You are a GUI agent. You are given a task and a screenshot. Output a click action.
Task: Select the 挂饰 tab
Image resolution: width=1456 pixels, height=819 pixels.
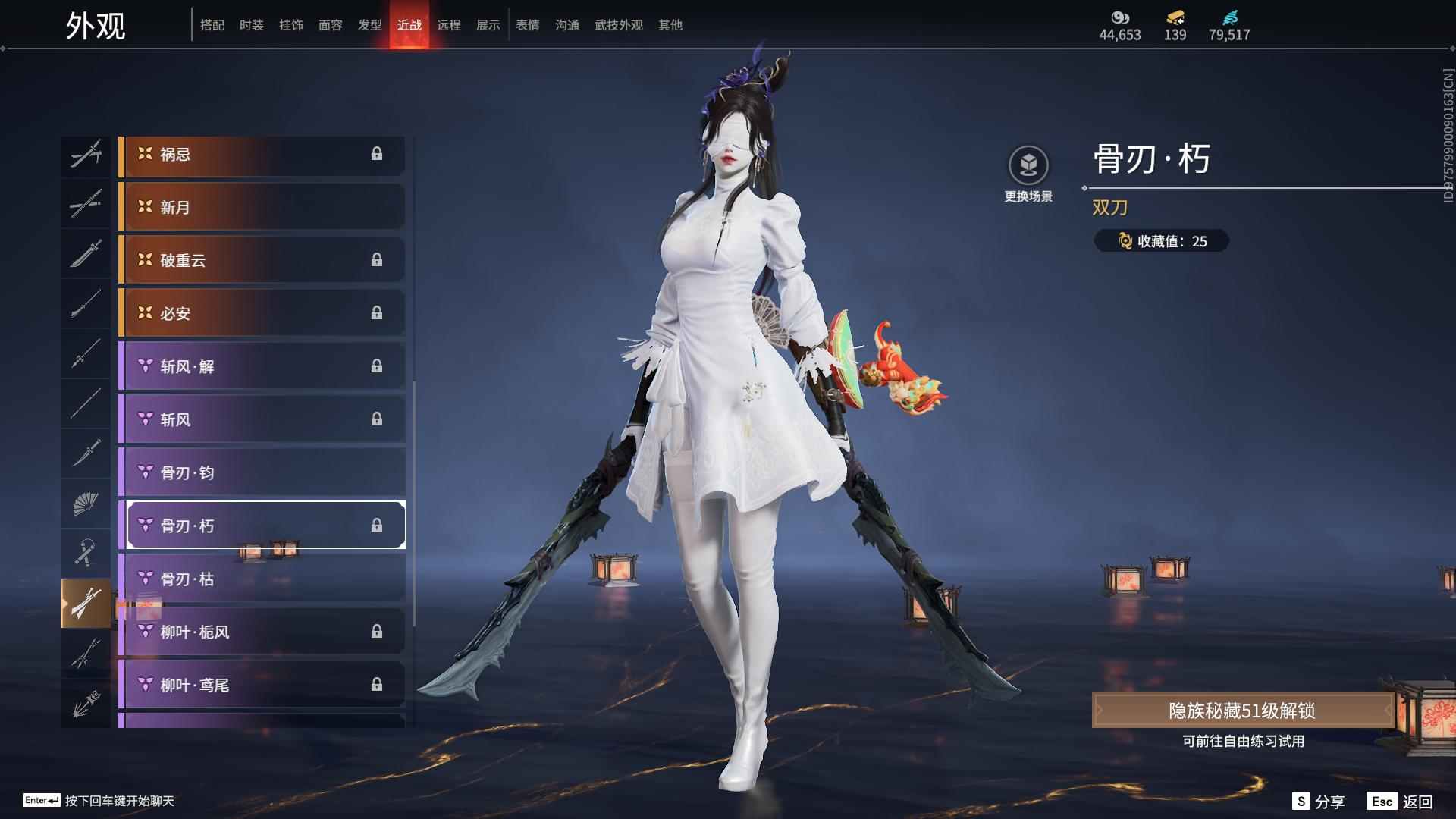click(291, 25)
